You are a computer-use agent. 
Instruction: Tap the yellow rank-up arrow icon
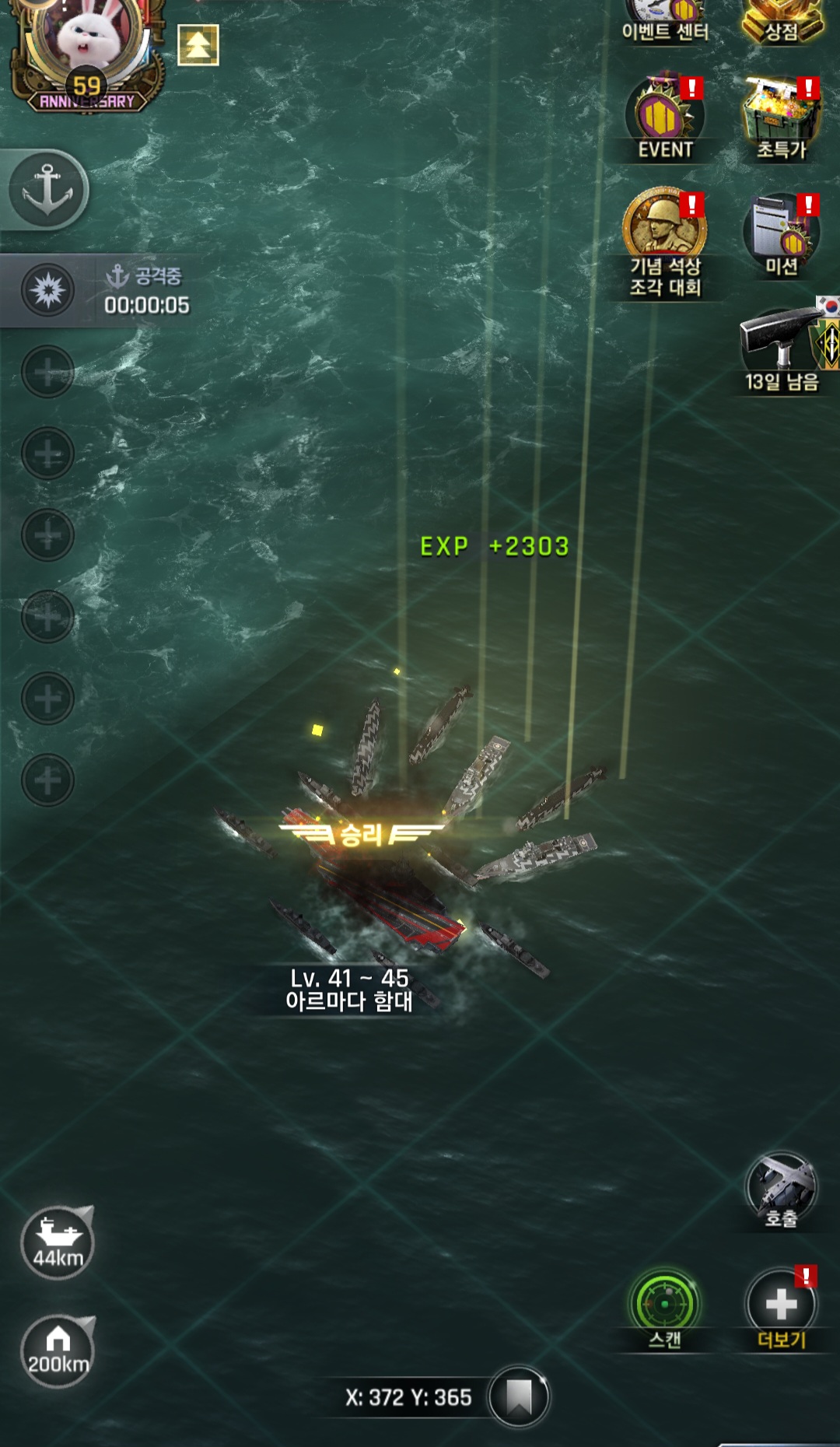198,45
